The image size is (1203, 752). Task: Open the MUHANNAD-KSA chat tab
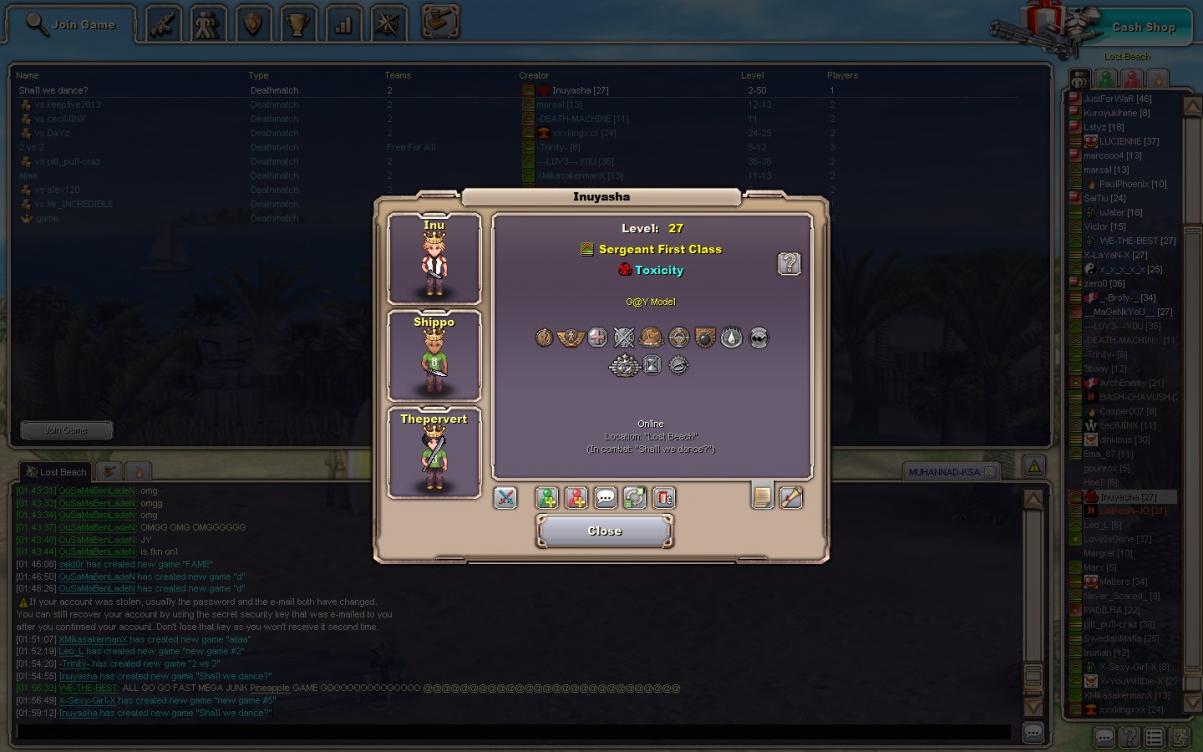point(944,471)
